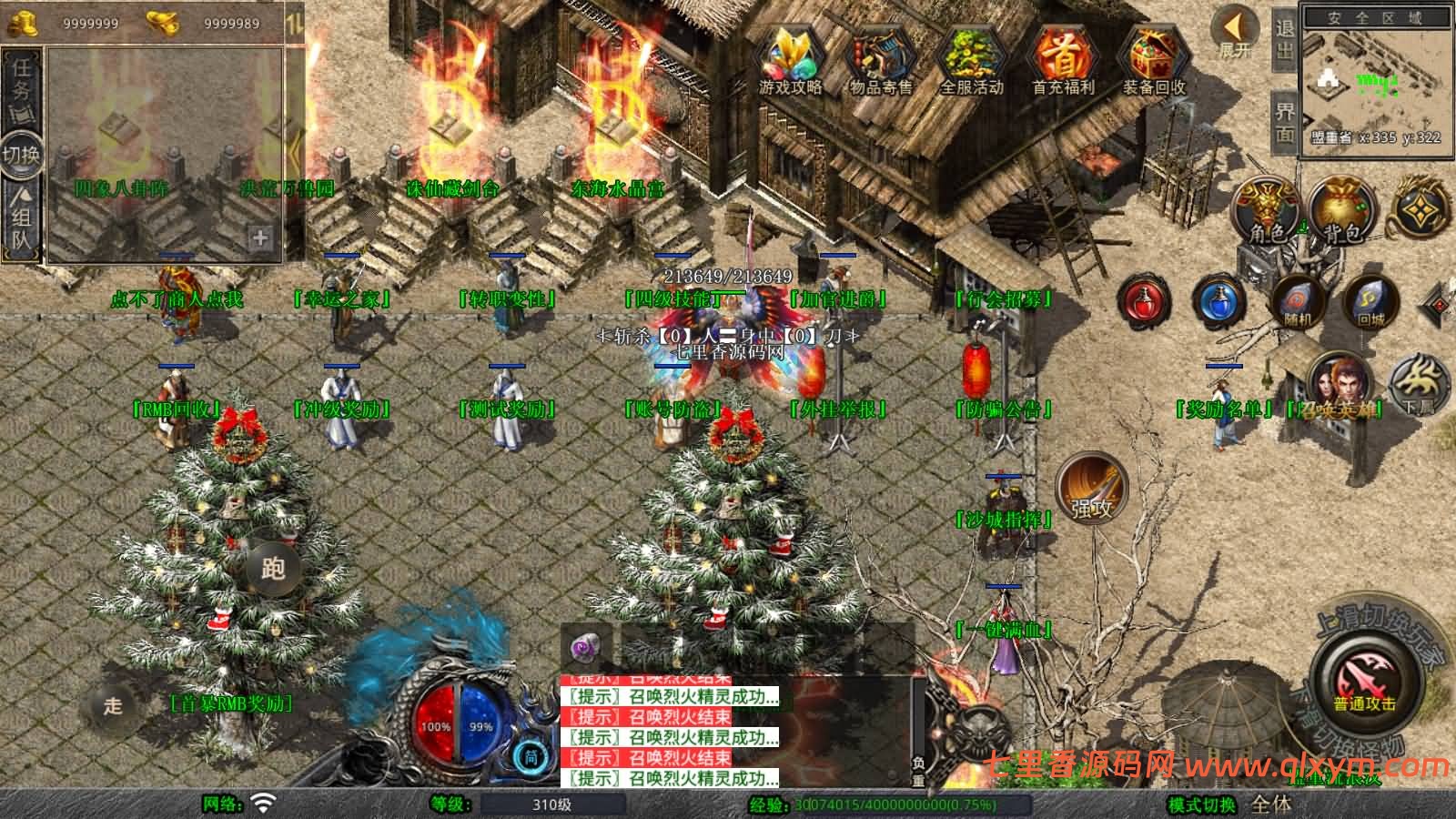Use the 回城 town return scroll
This screenshot has height=819, width=1456.
point(1370,302)
